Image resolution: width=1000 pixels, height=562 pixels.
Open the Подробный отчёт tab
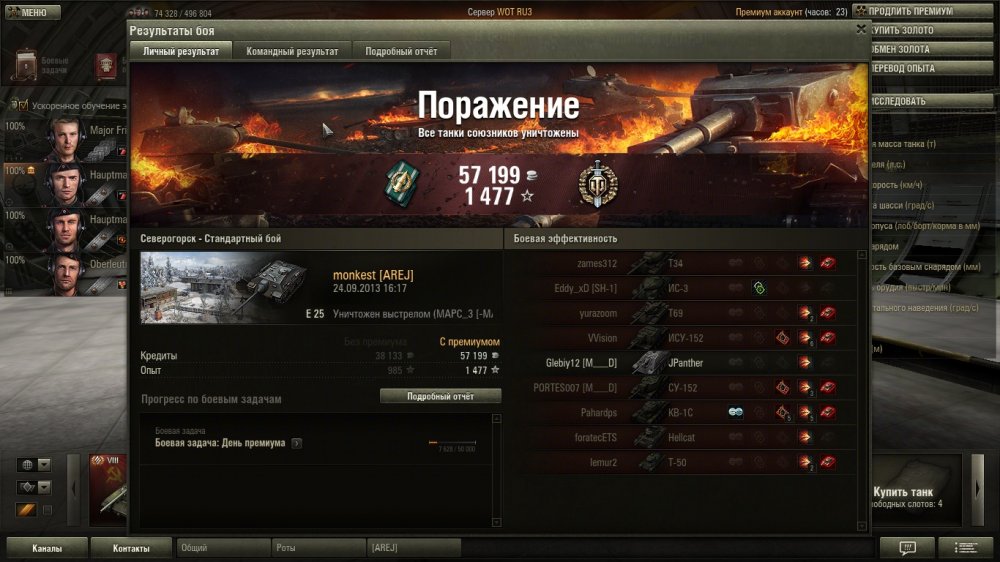coord(401,51)
